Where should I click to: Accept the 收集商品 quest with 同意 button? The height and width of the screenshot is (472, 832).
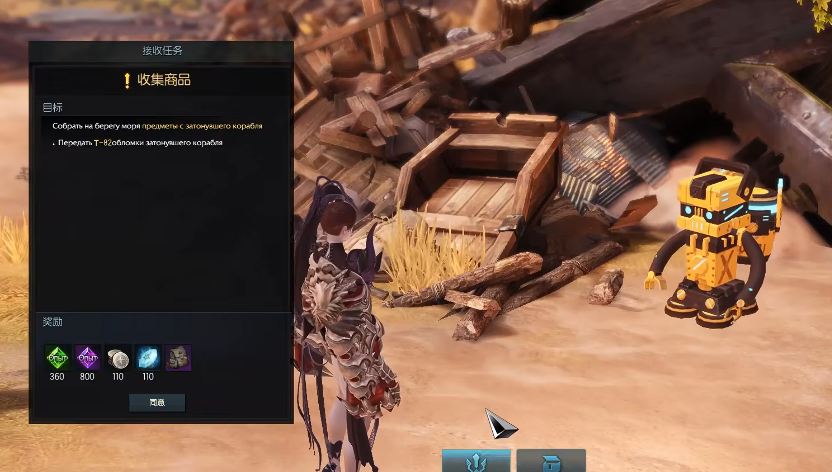point(157,403)
